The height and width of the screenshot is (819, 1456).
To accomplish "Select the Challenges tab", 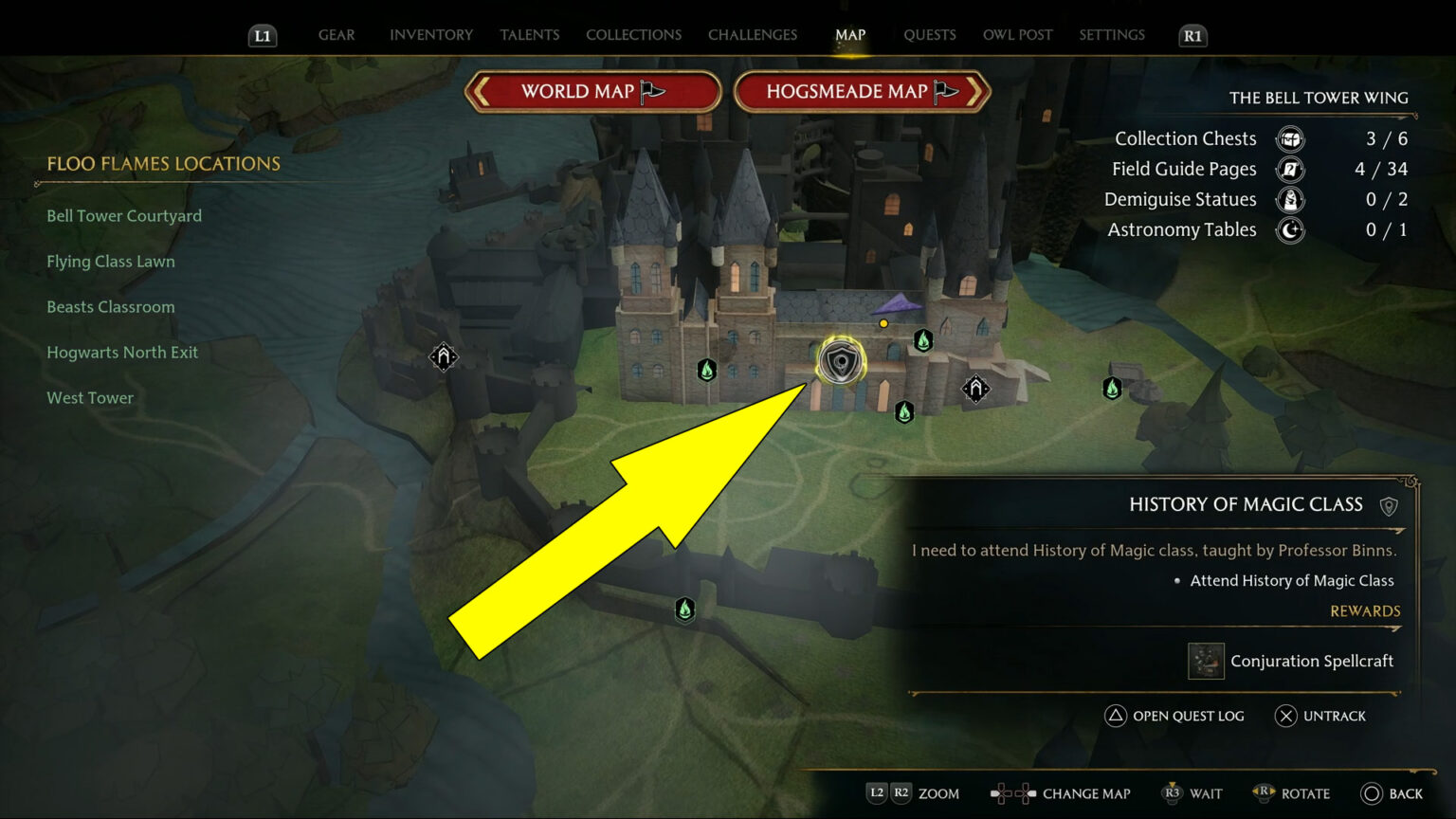I will pos(753,35).
